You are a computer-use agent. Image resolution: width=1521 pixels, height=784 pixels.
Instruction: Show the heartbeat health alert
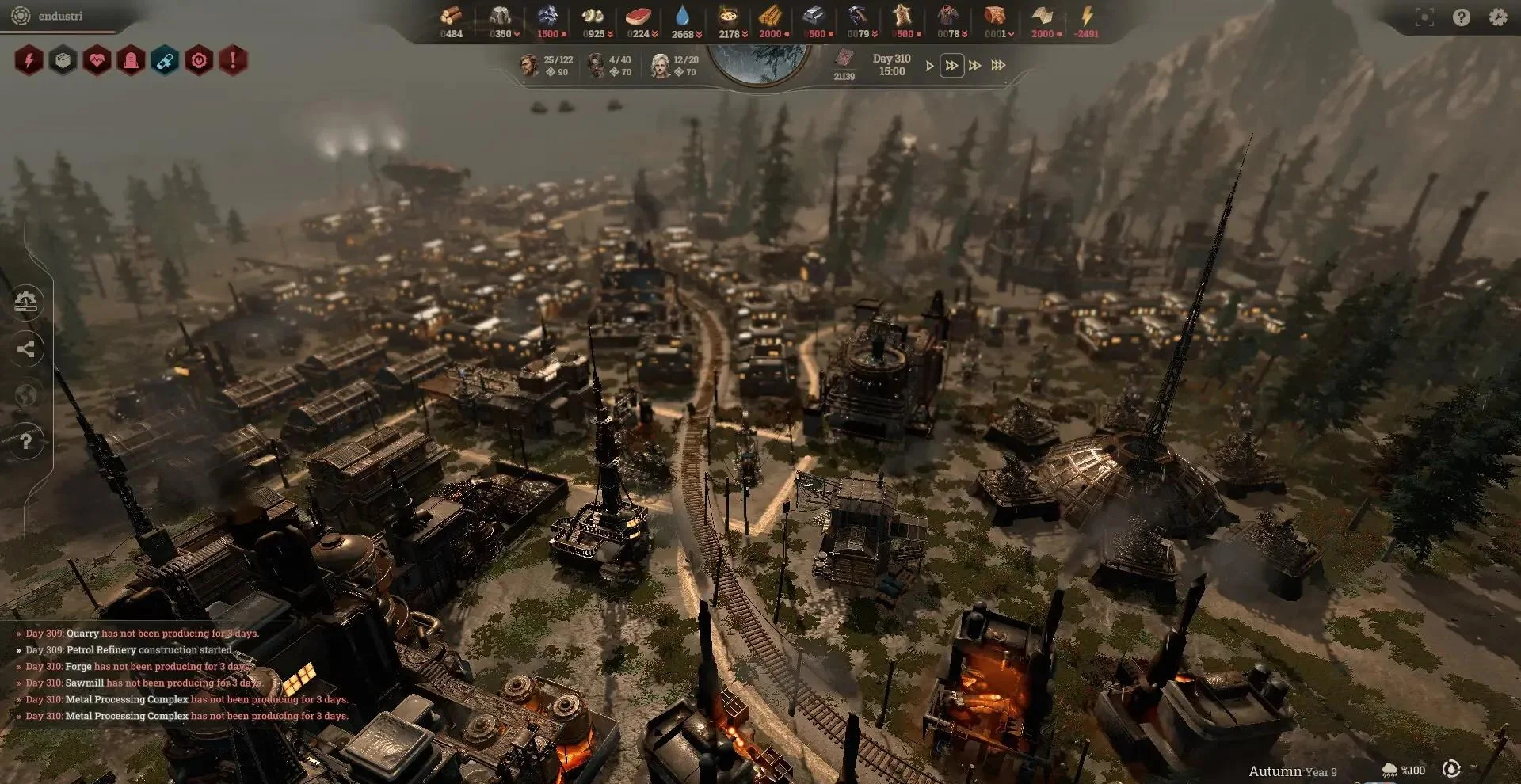coord(97,60)
